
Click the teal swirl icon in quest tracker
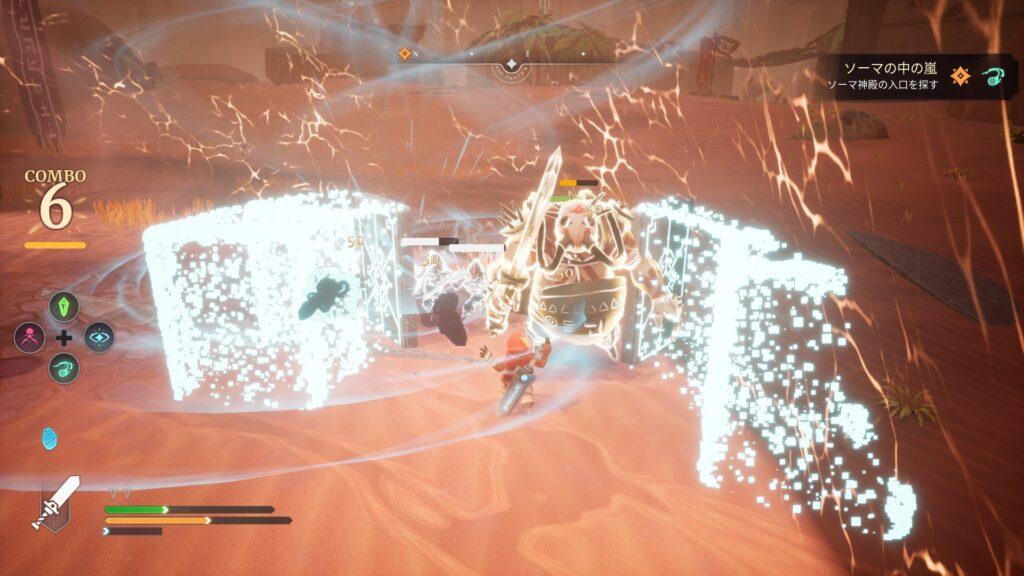[993, 76]
